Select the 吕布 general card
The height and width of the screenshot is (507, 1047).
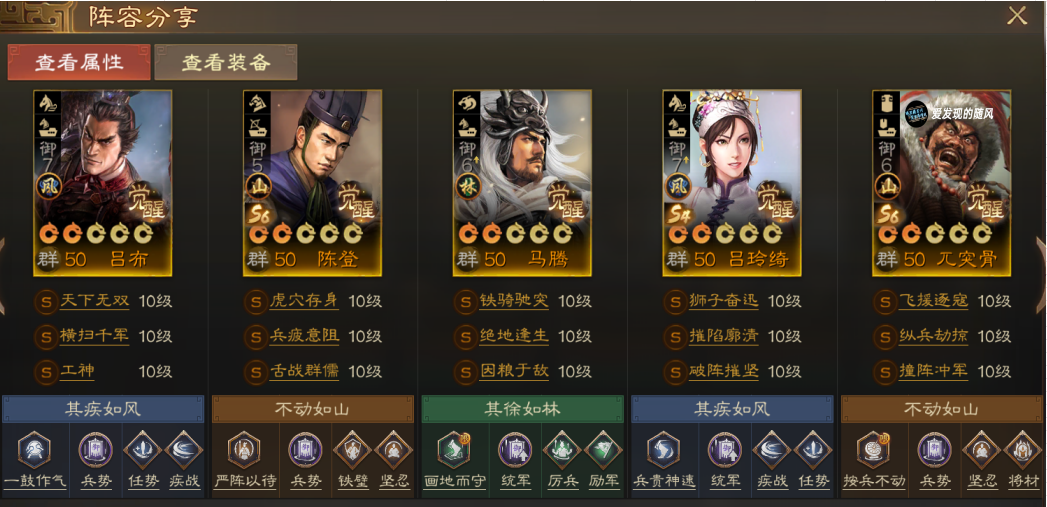(x=102, y=182)
